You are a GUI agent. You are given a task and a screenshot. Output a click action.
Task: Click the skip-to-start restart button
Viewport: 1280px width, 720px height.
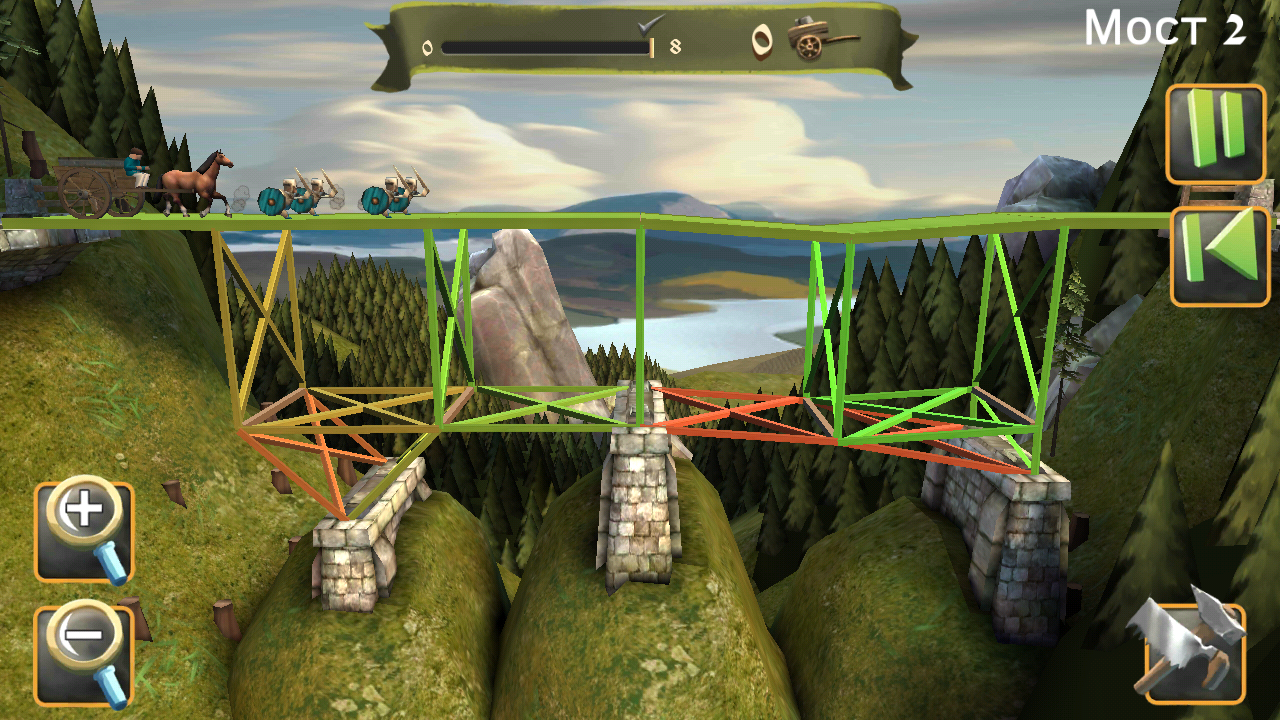pyautogui.click(x=1220, y=243)
